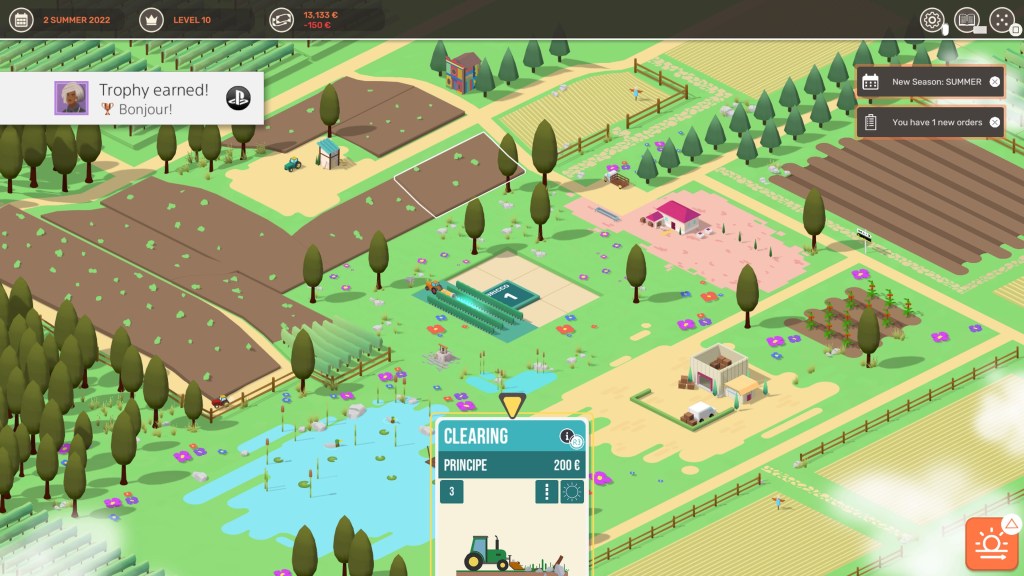Click the calendar date icon
1024x576 pixels.
(22, 20)
